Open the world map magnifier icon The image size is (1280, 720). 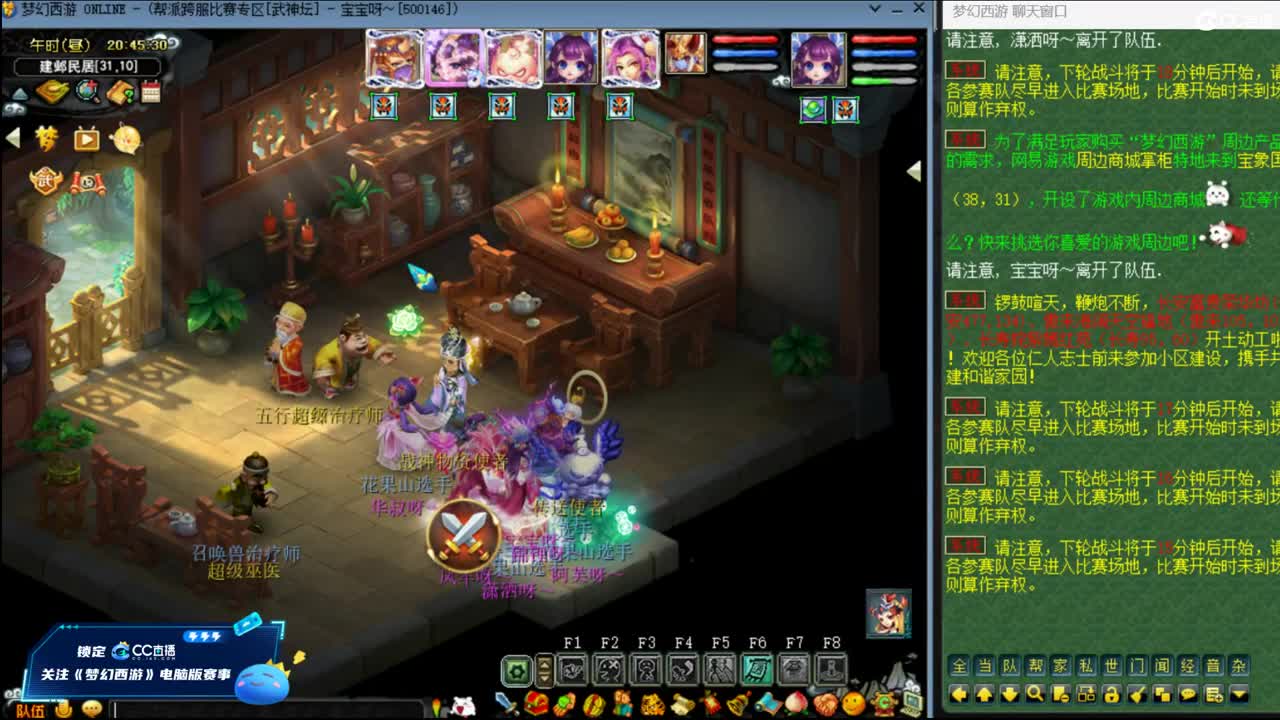coord(85,93)
